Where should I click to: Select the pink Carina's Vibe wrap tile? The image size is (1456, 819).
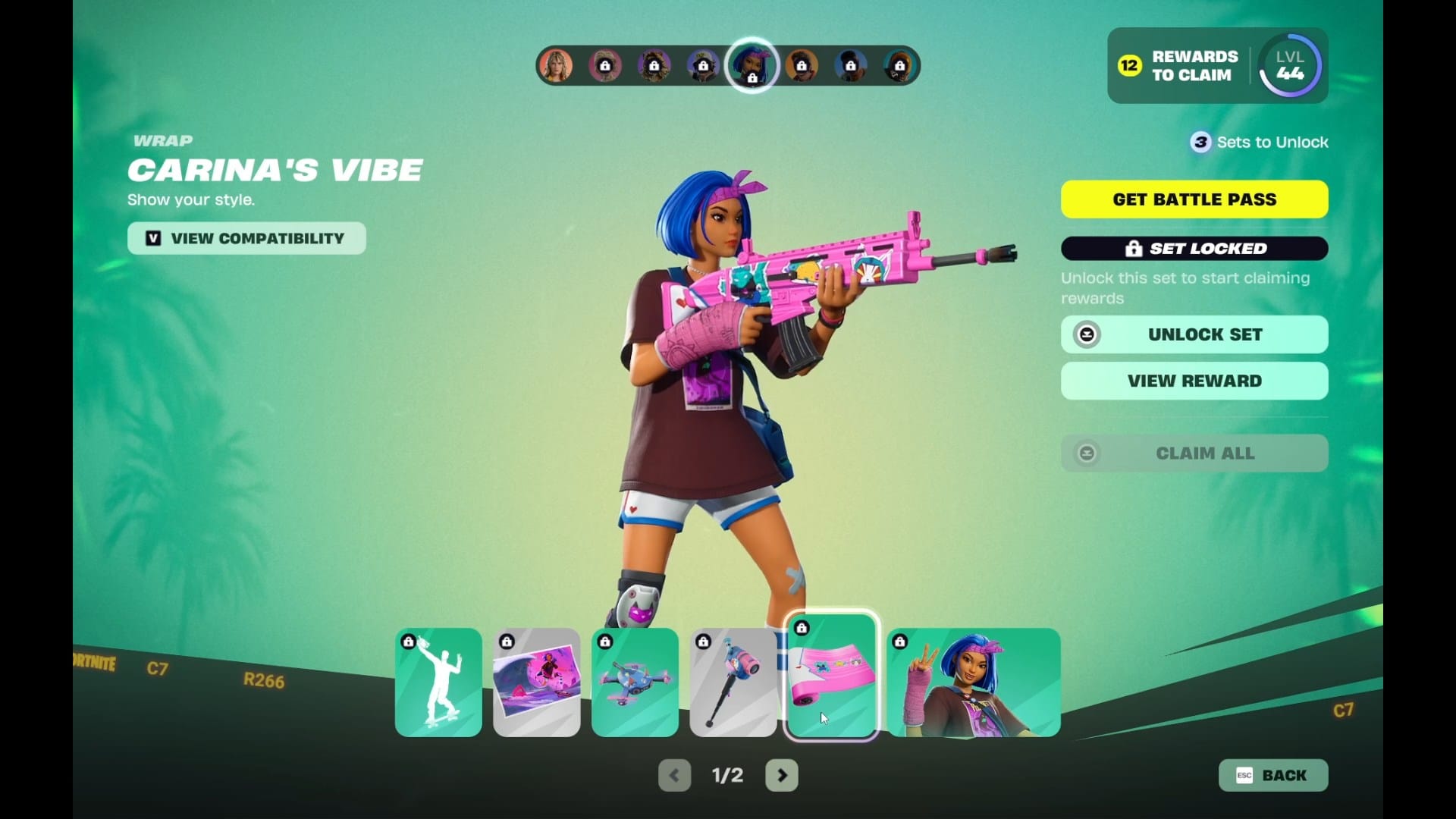(x=831, y=676)
